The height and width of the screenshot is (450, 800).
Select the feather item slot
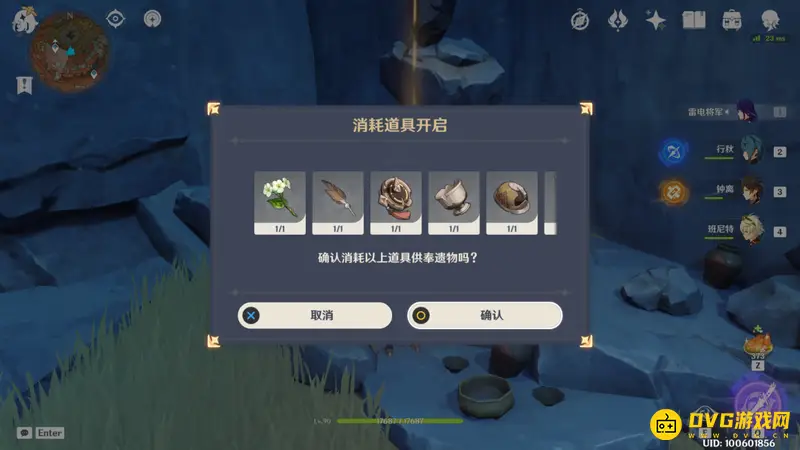tap(338, 202)
